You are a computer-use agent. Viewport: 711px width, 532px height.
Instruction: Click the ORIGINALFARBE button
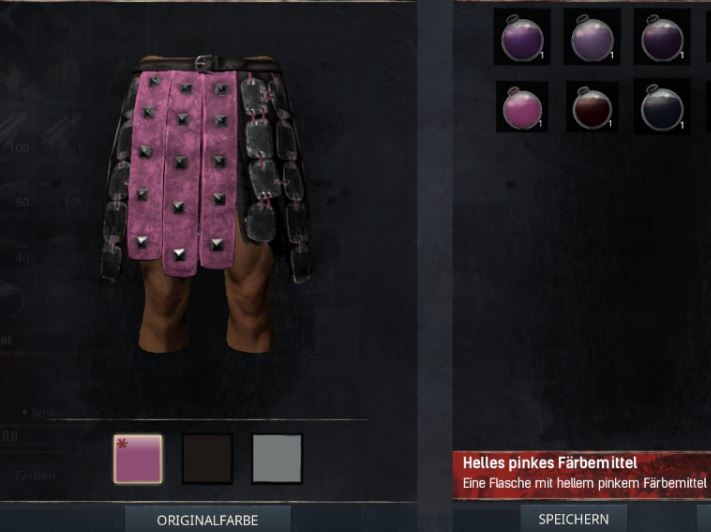tap(207, 519)
